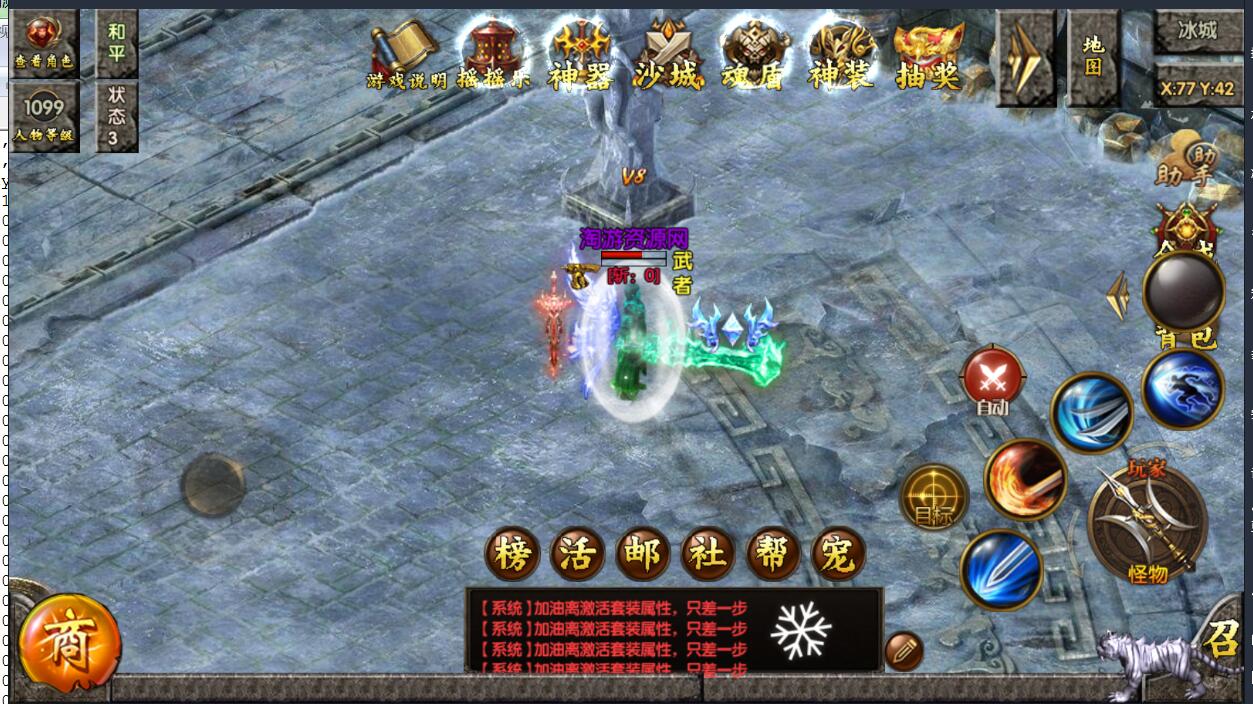Toggle the 自动 auto-combat button
This screenshot has height=704, width=1253.
click(992, 381)
